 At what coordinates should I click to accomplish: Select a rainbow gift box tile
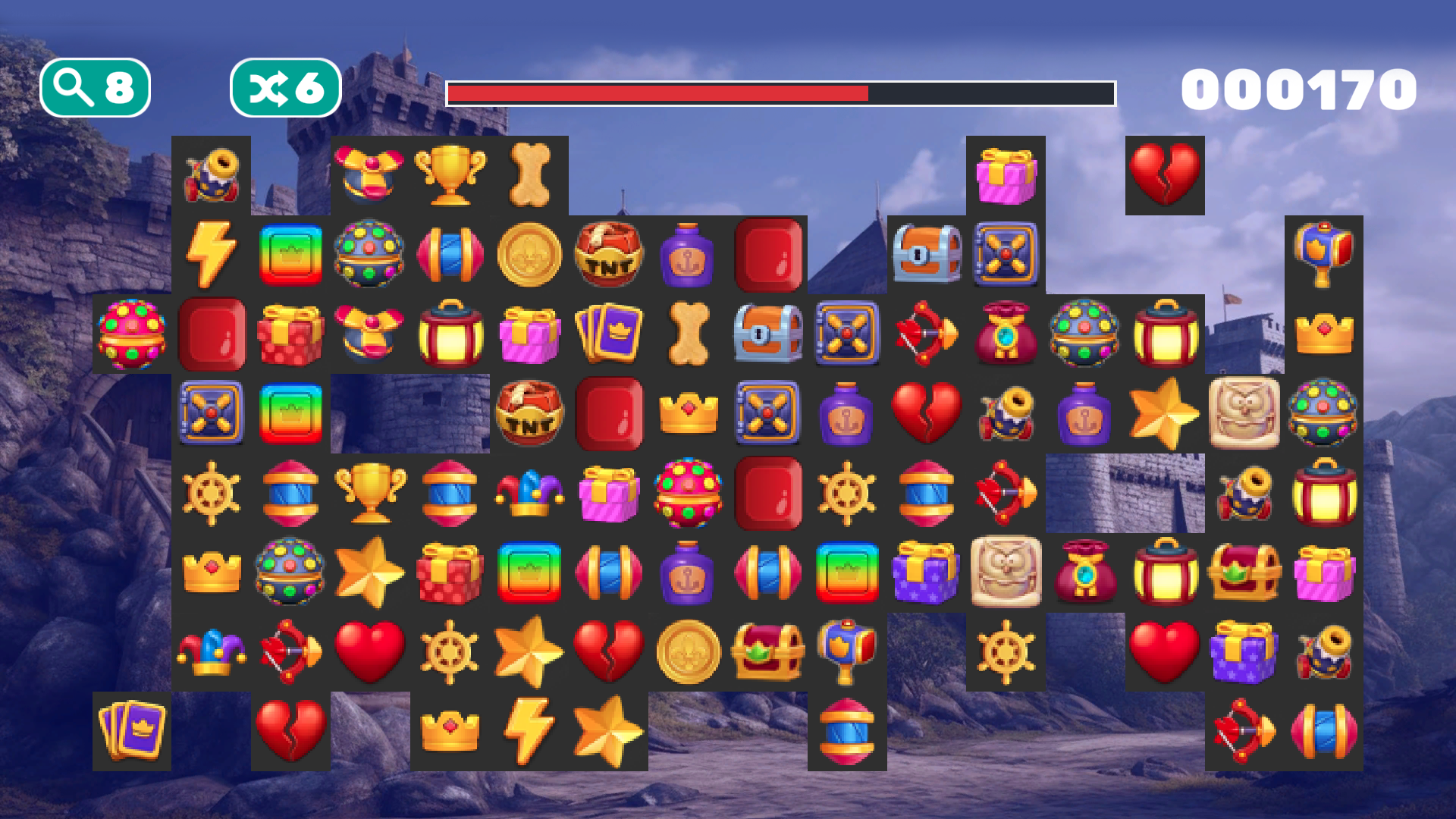290,254
